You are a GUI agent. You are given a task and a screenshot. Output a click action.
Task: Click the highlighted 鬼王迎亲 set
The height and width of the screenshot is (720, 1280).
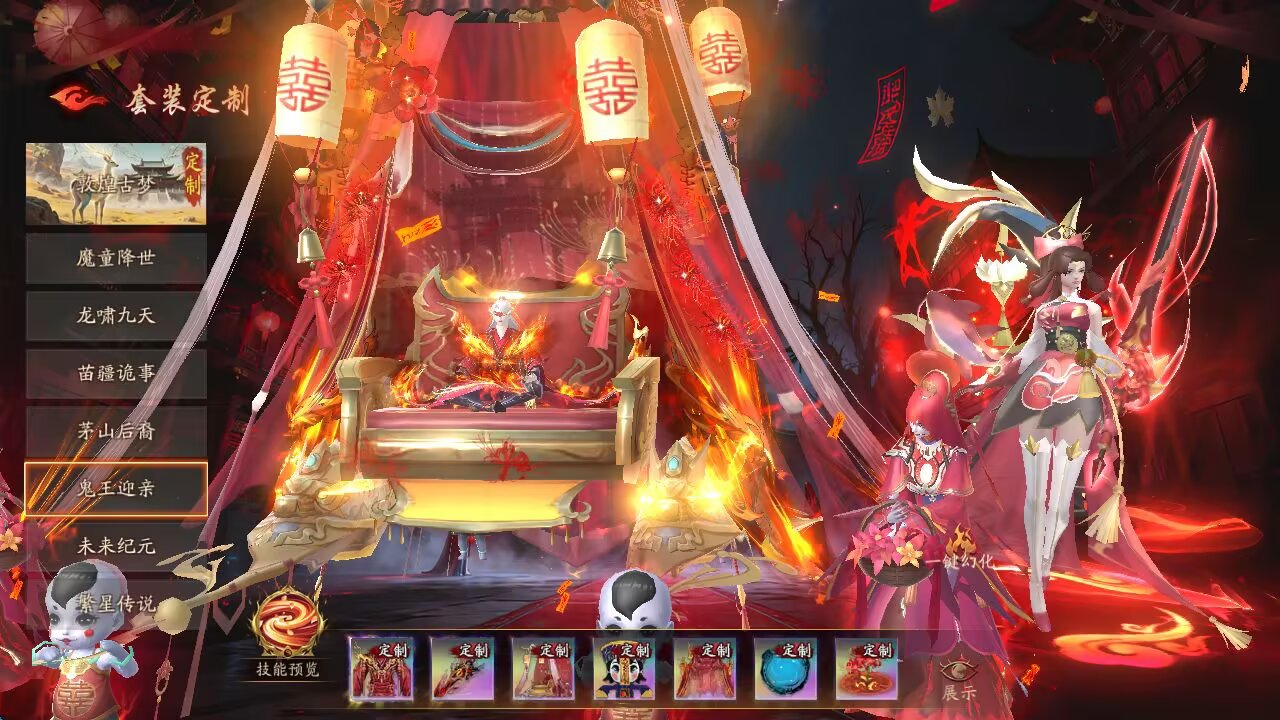(116, 489)
